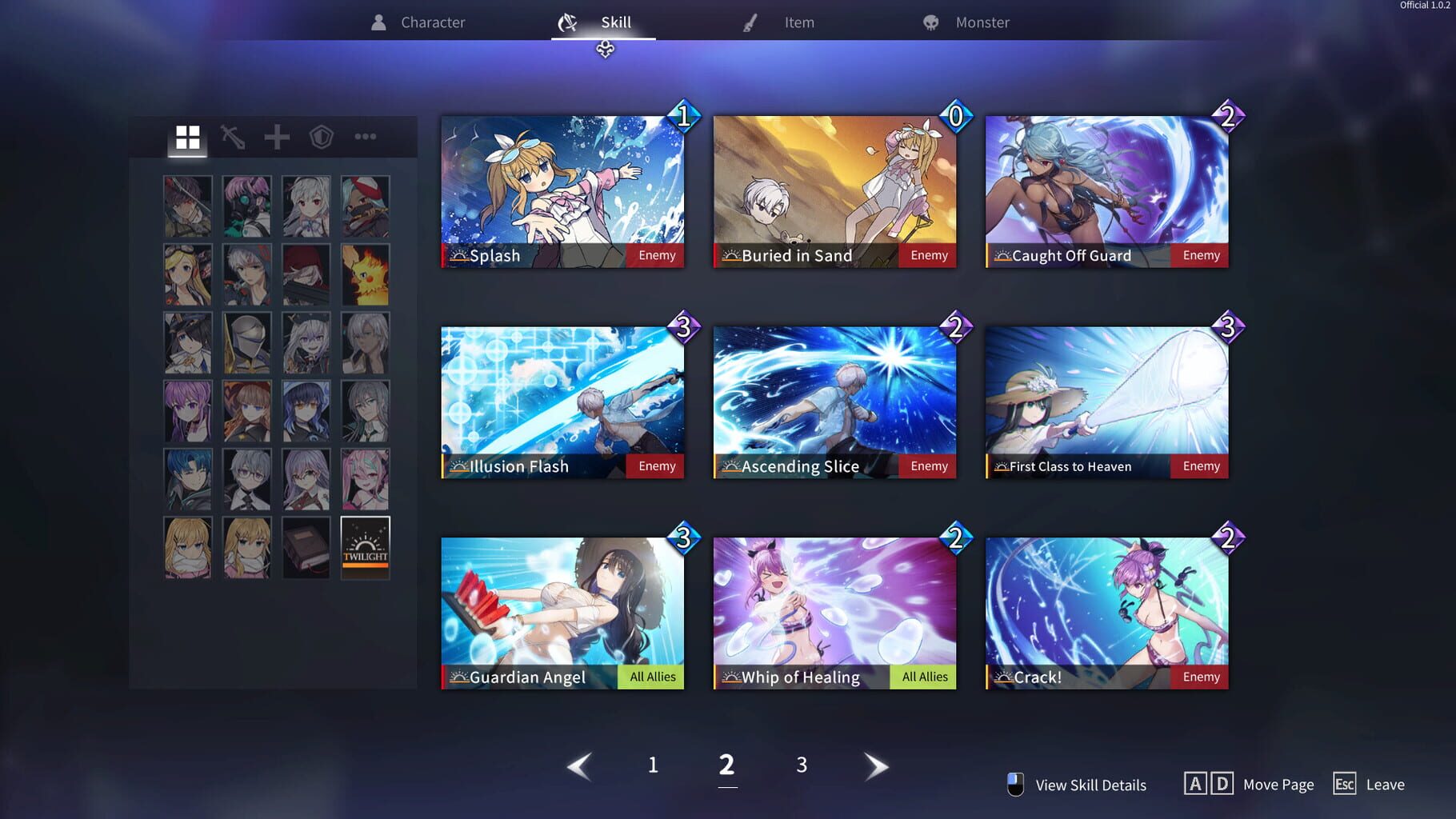
Task: Expand the Skill tab diamond ornament below the header
Action: click(606, 50)
